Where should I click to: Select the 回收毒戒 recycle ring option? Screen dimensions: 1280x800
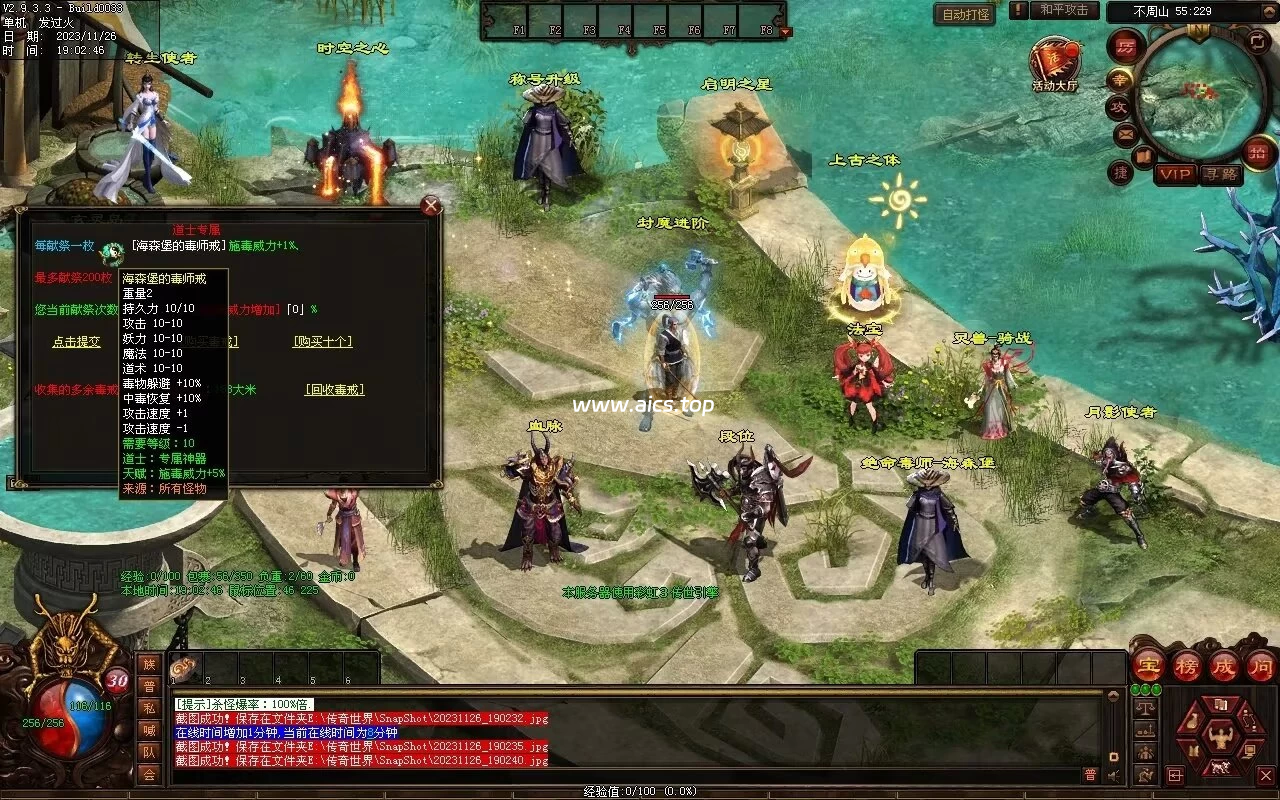(x=335, y=390)
